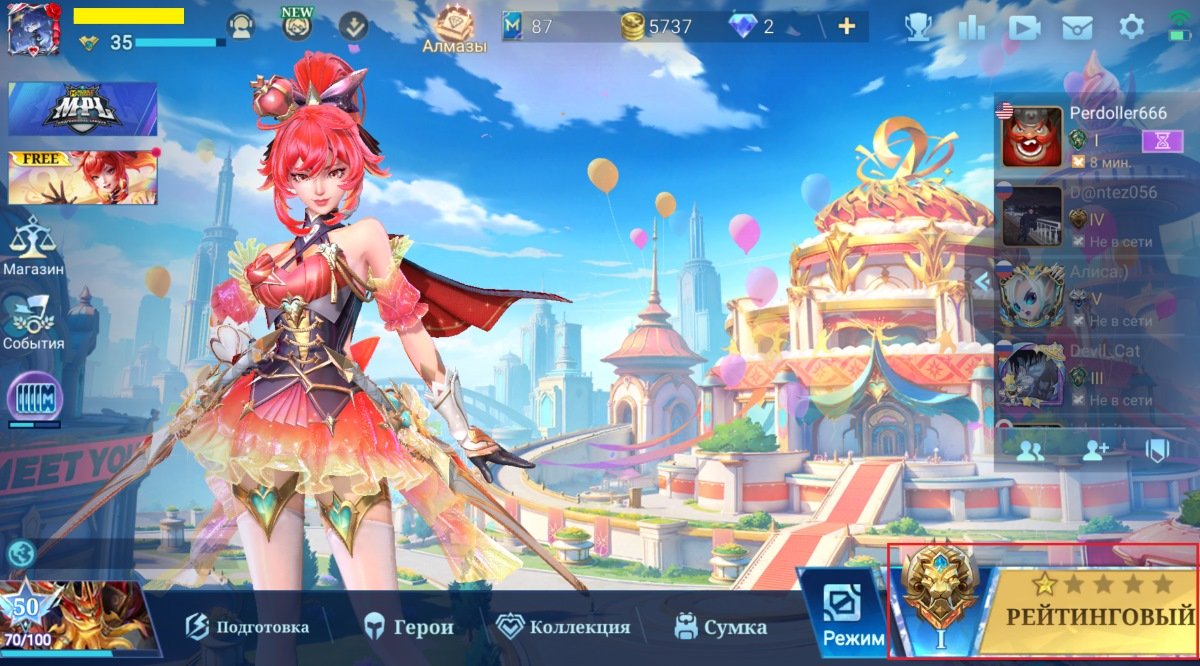Open the MPL tournament banner

pos(82,109)
